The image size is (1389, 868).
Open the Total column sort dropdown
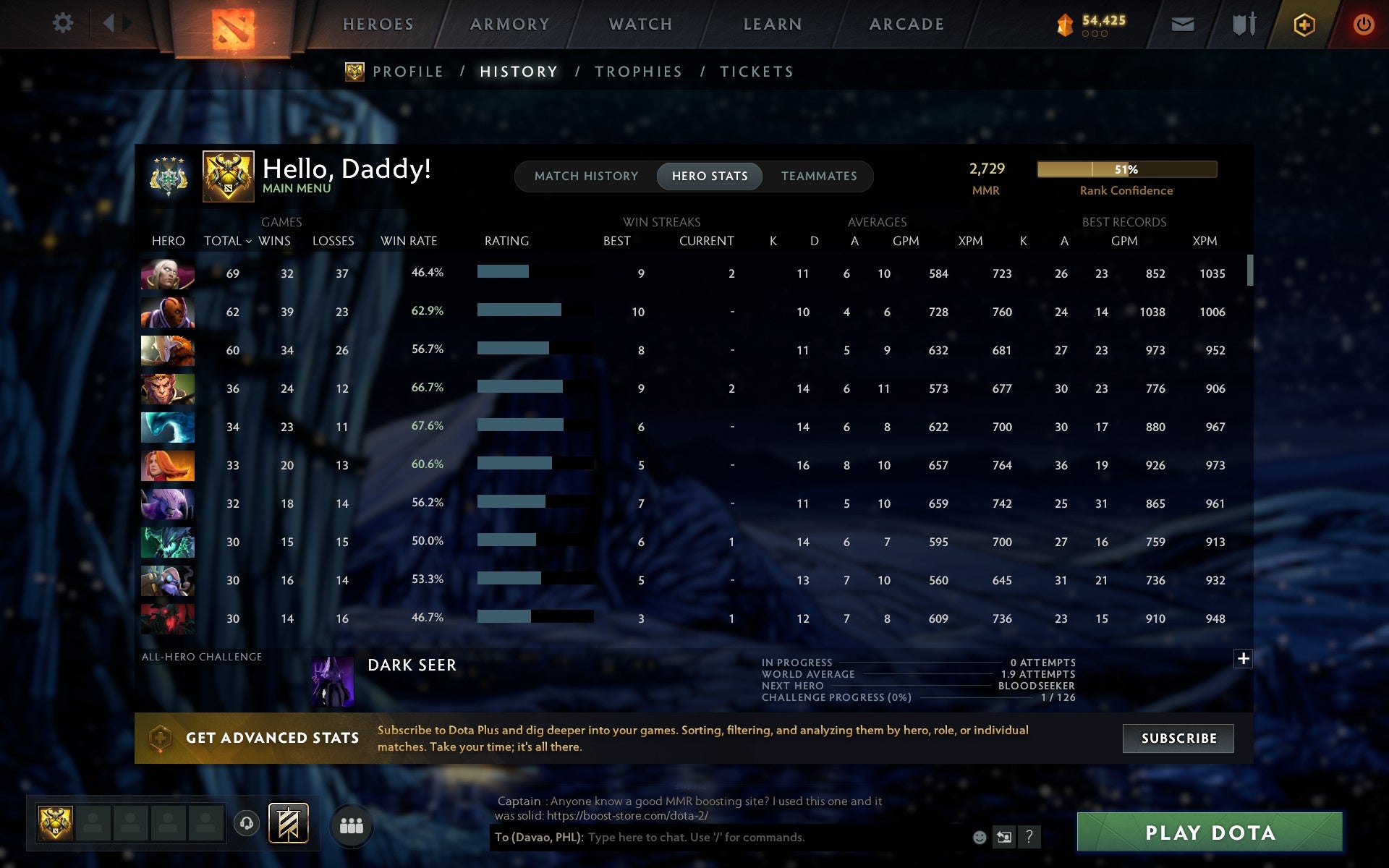(228, 241)
